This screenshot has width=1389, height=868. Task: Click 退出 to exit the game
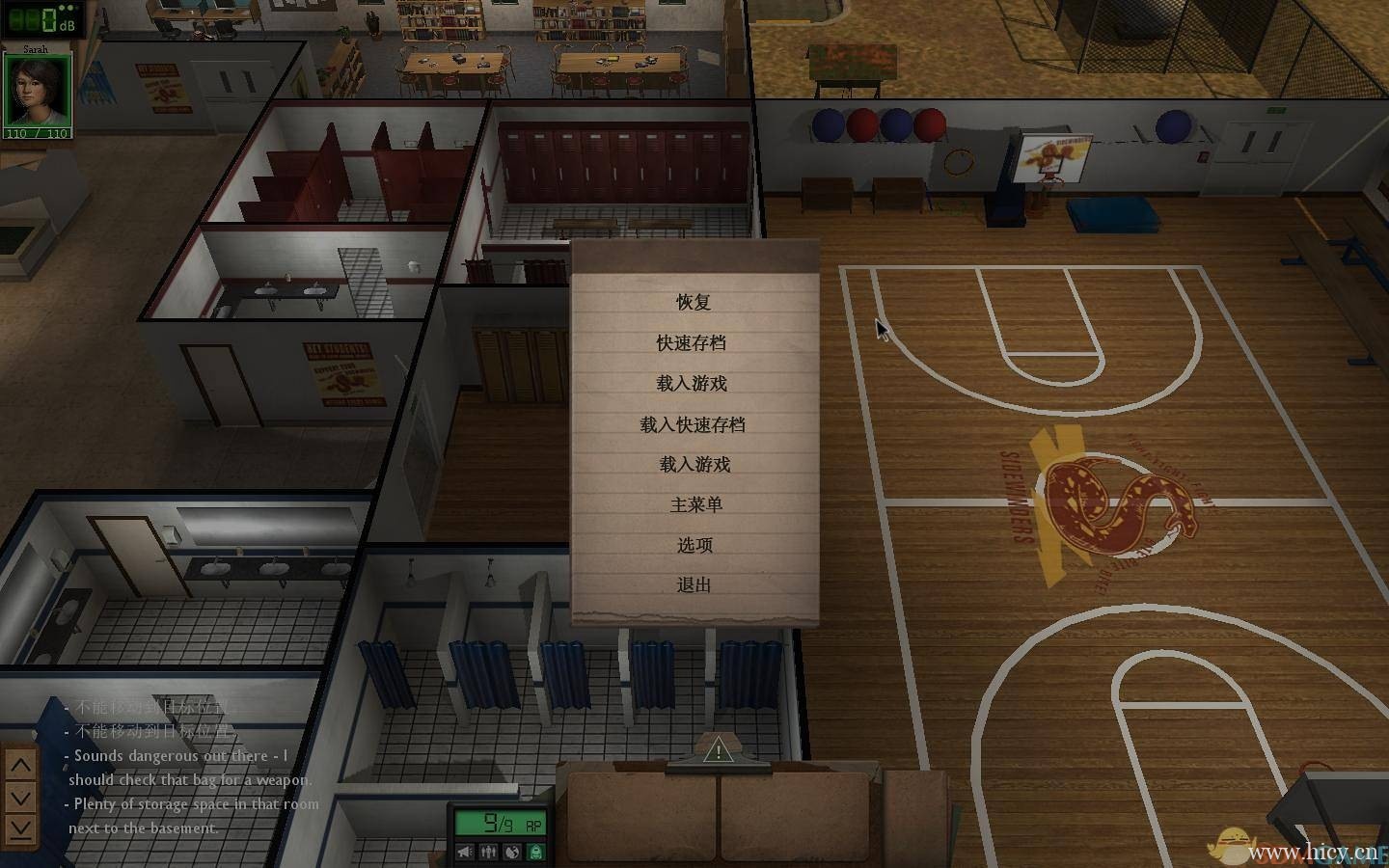point(693,585)
